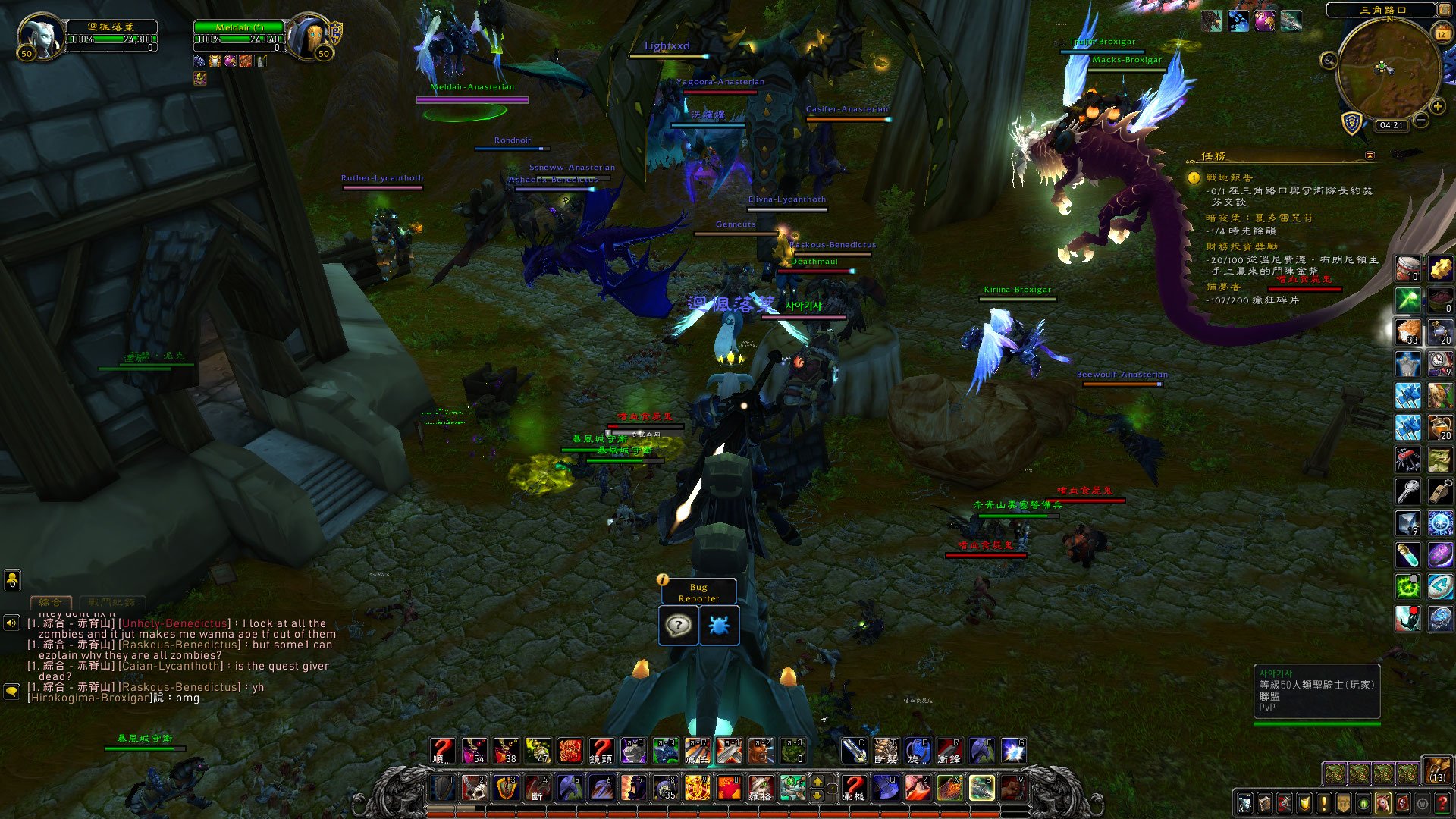Viewport: 1456px width, 819px height.
Task: Open the quest log exclamation mark button
Action: point(1324,803)
